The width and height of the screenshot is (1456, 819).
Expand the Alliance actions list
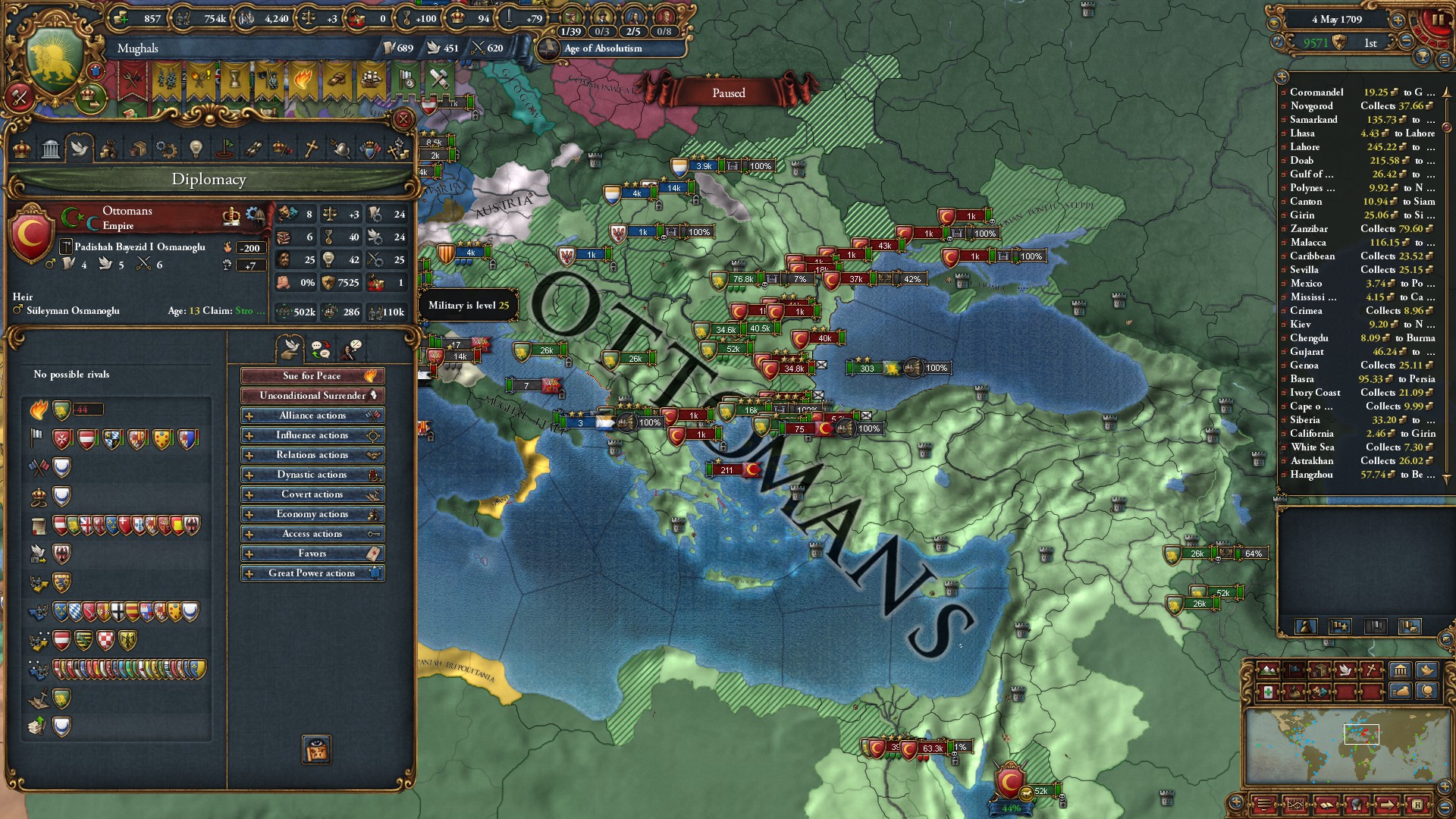pos(312,416)
